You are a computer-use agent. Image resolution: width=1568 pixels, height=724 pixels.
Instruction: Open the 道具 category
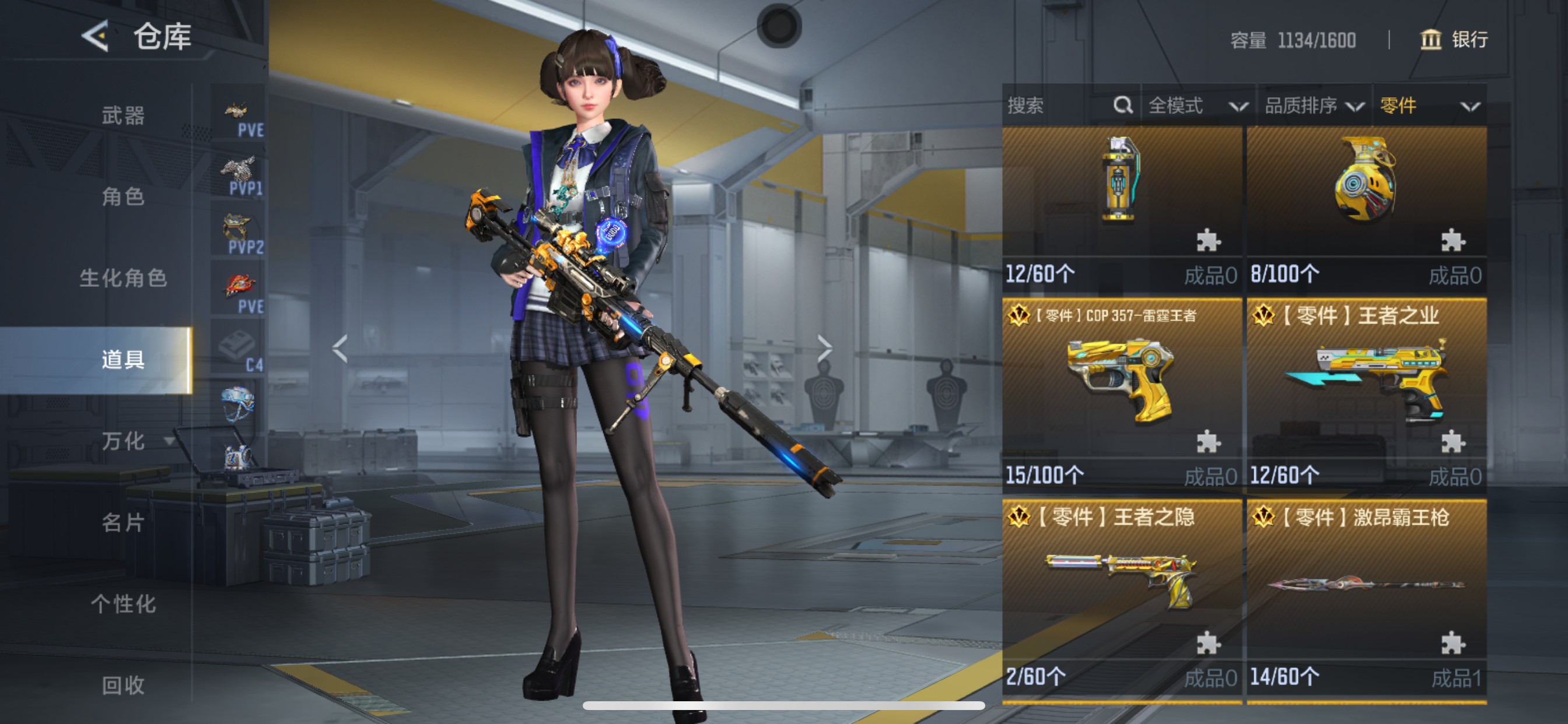tap(123, 360)
